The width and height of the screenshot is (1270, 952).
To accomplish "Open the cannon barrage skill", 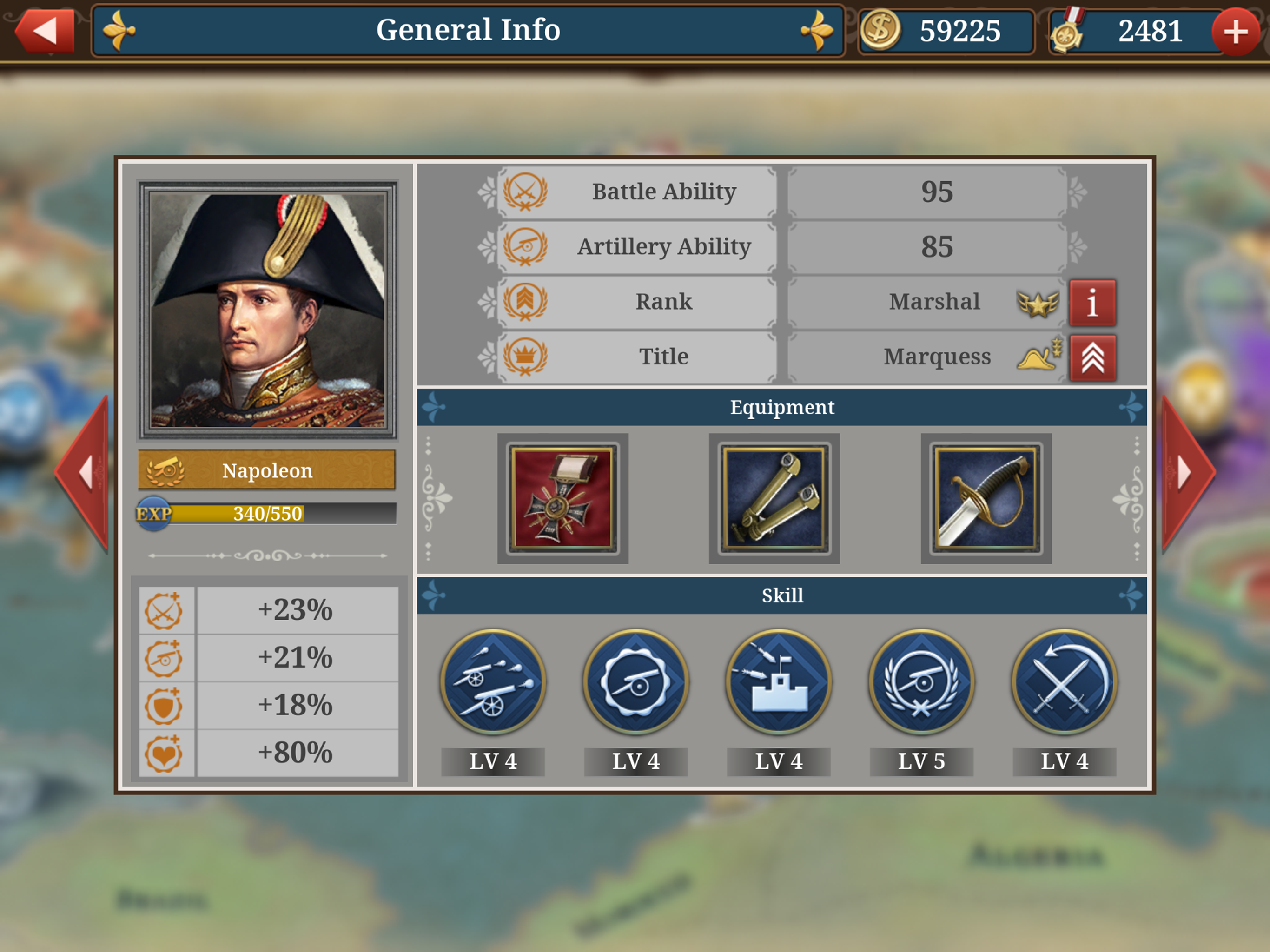I will click(493, 681).
